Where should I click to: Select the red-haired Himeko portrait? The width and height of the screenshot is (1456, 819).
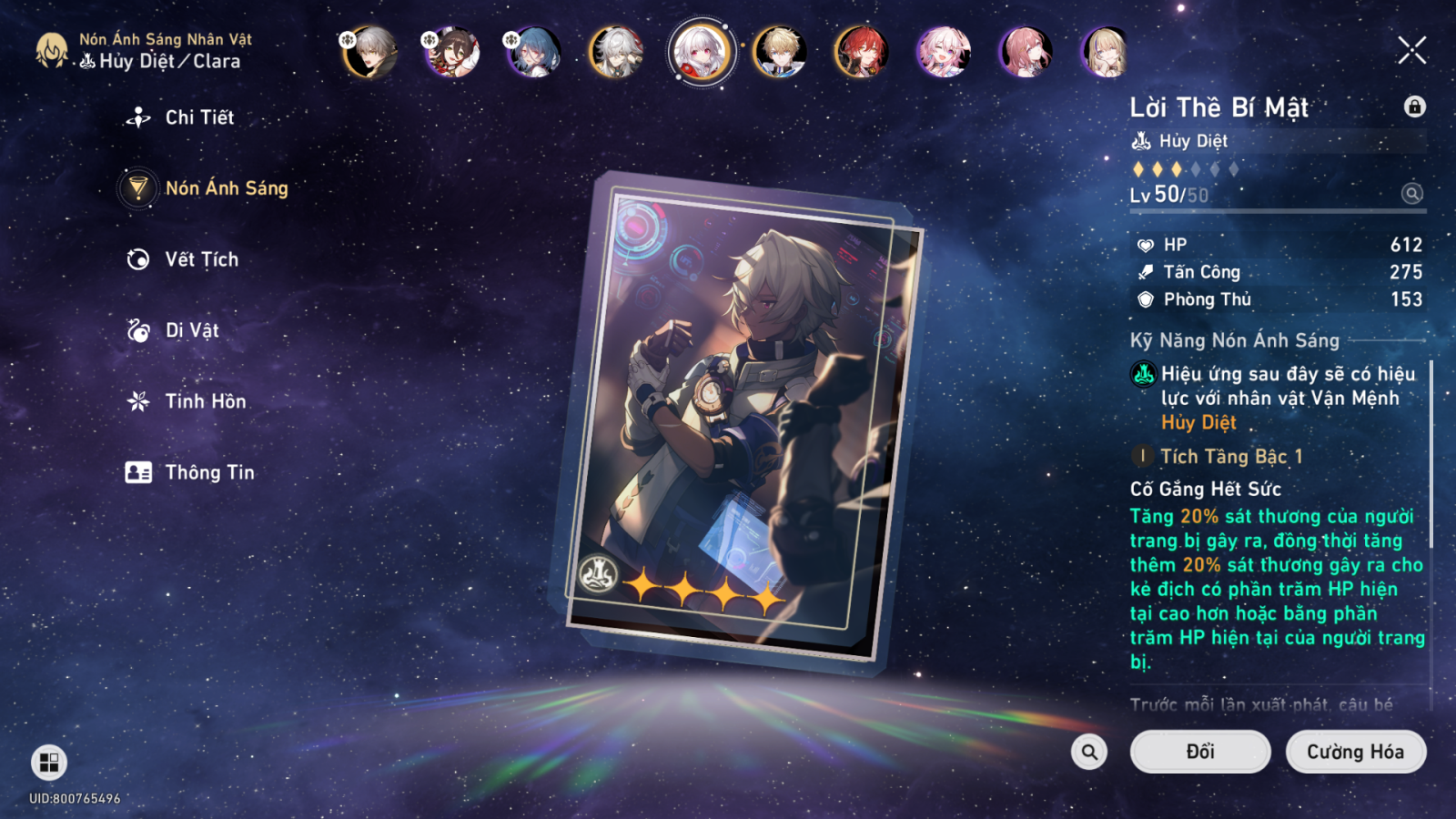(x=862, y=51)
